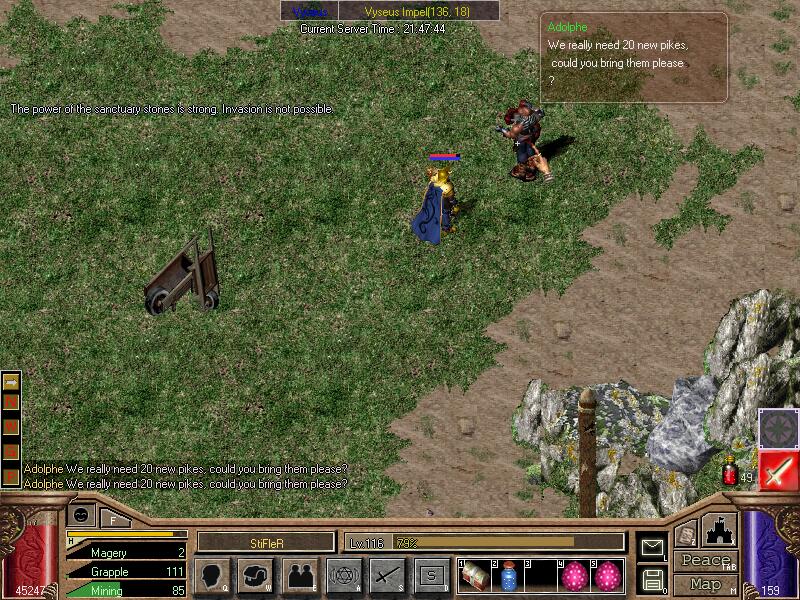Click the square S button
The width and height of the screenshot is (800, 600).
click(x=431, y=575)
